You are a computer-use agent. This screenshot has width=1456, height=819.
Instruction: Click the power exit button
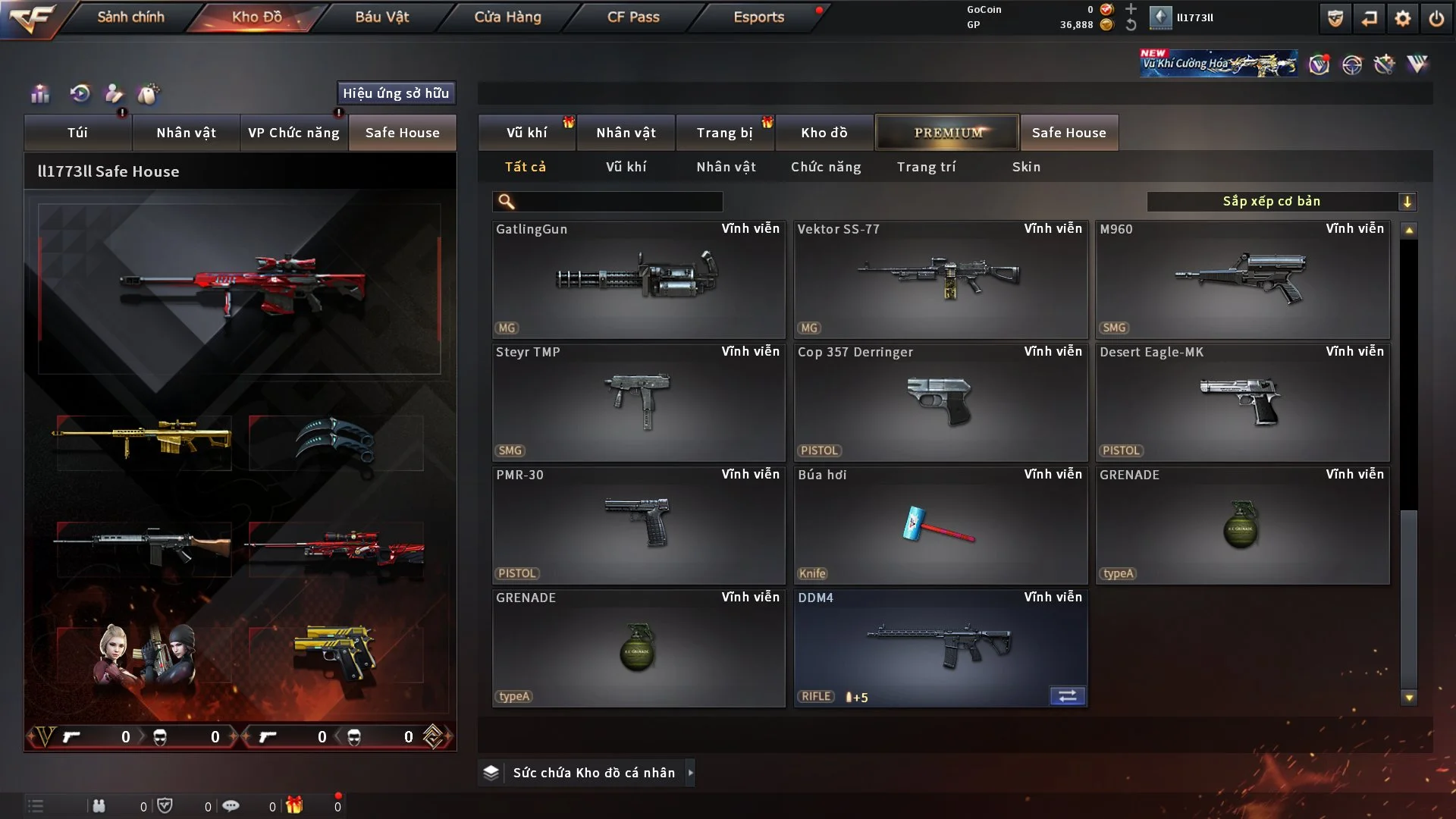coord(1436,18)
